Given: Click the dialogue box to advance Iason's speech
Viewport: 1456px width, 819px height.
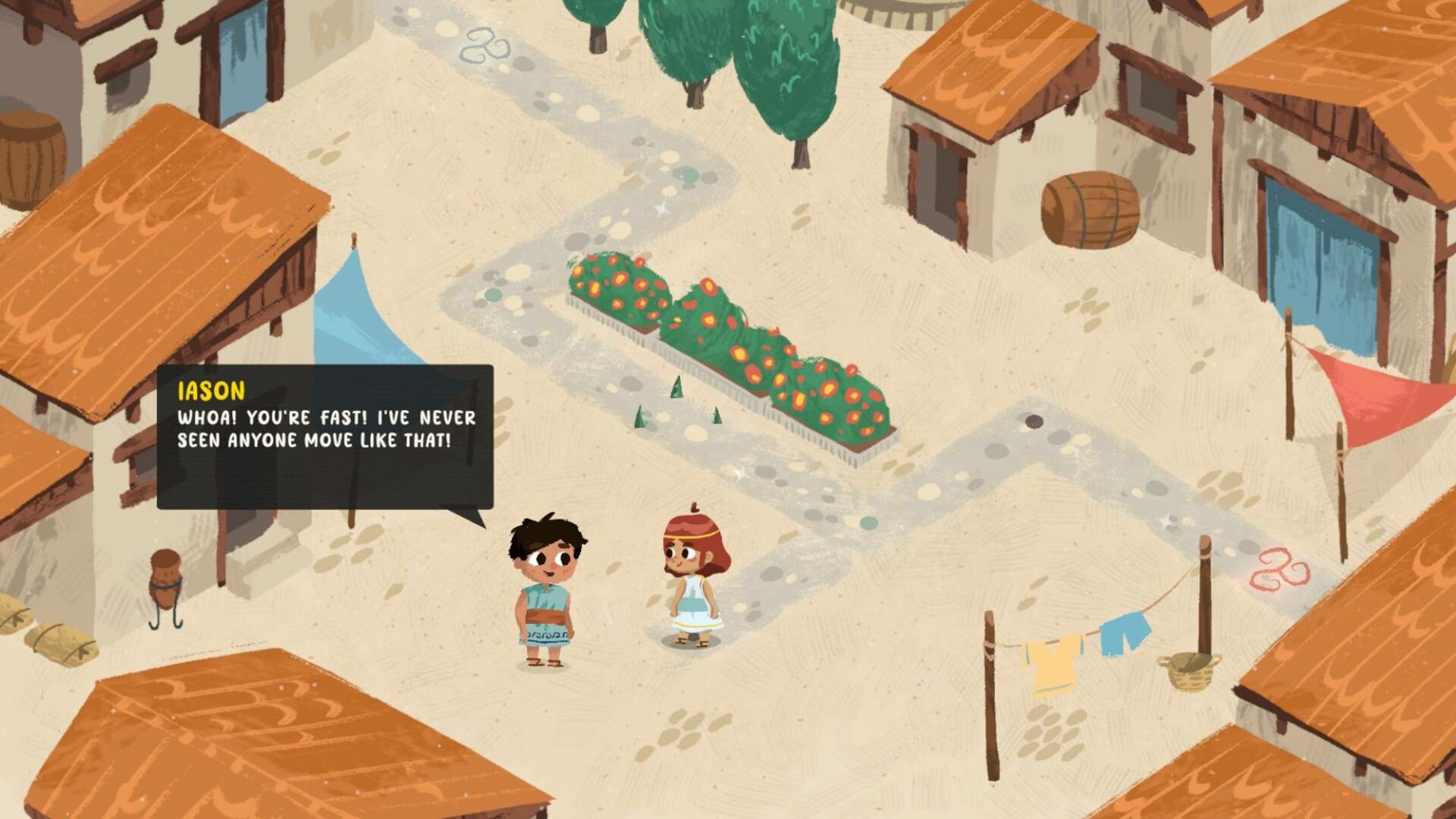Looking at the screenshot, I should coord(326,432).
